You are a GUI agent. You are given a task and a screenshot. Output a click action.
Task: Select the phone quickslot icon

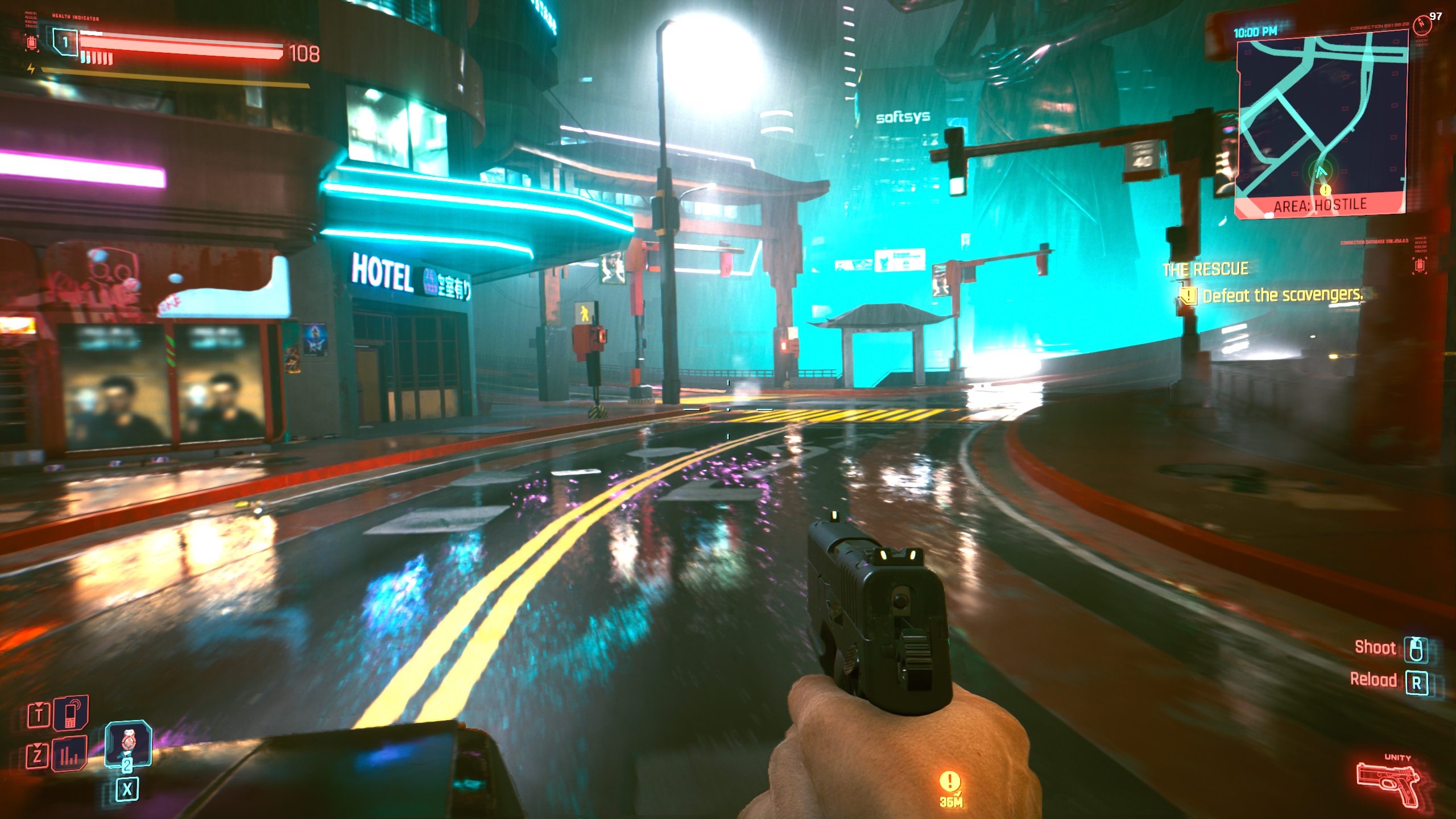(x=71, y=717)
